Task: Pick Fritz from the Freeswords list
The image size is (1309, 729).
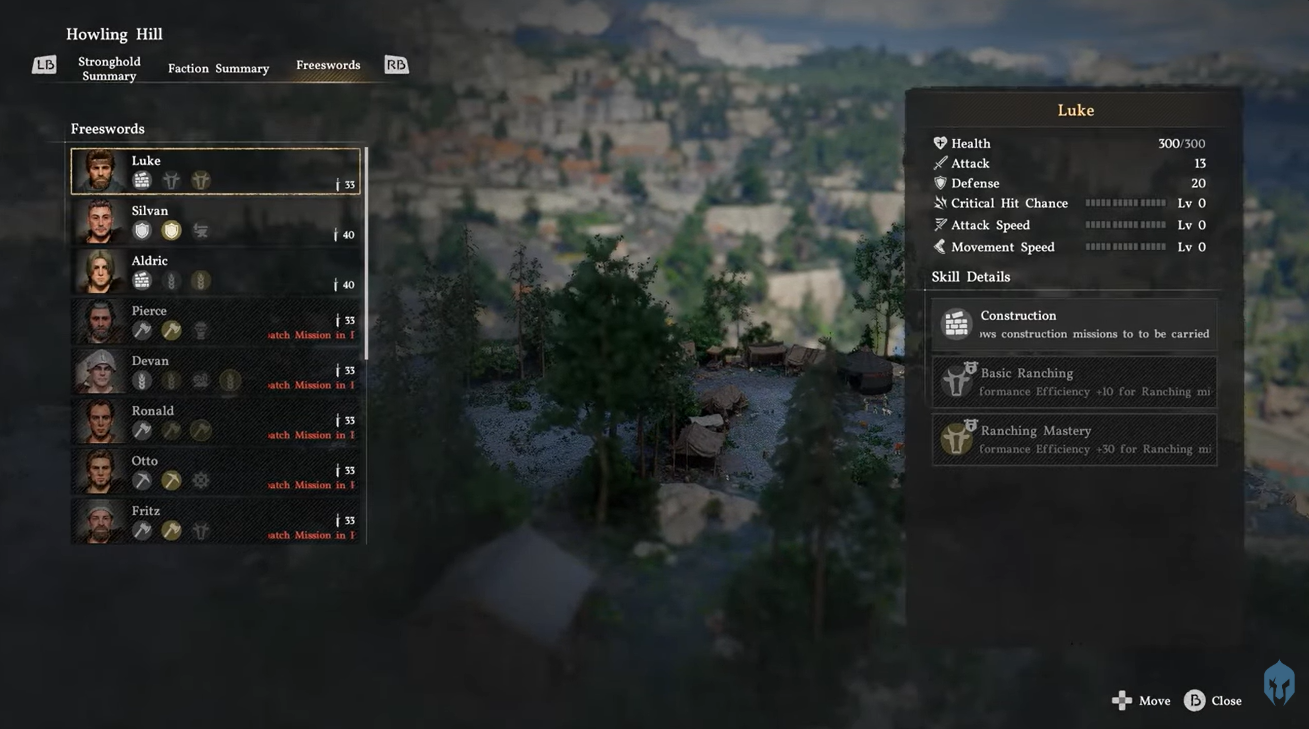Action: point(216,521)
